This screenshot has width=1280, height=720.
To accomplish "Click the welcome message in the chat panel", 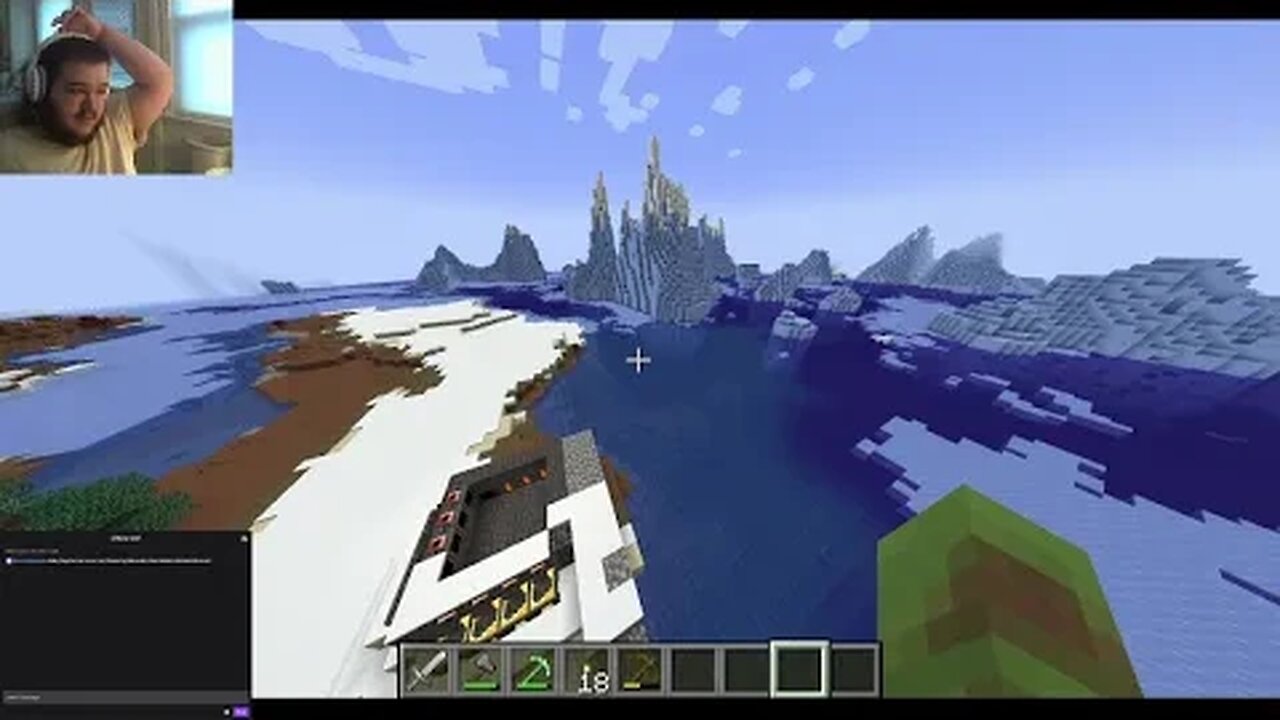I will pos(33,551).
